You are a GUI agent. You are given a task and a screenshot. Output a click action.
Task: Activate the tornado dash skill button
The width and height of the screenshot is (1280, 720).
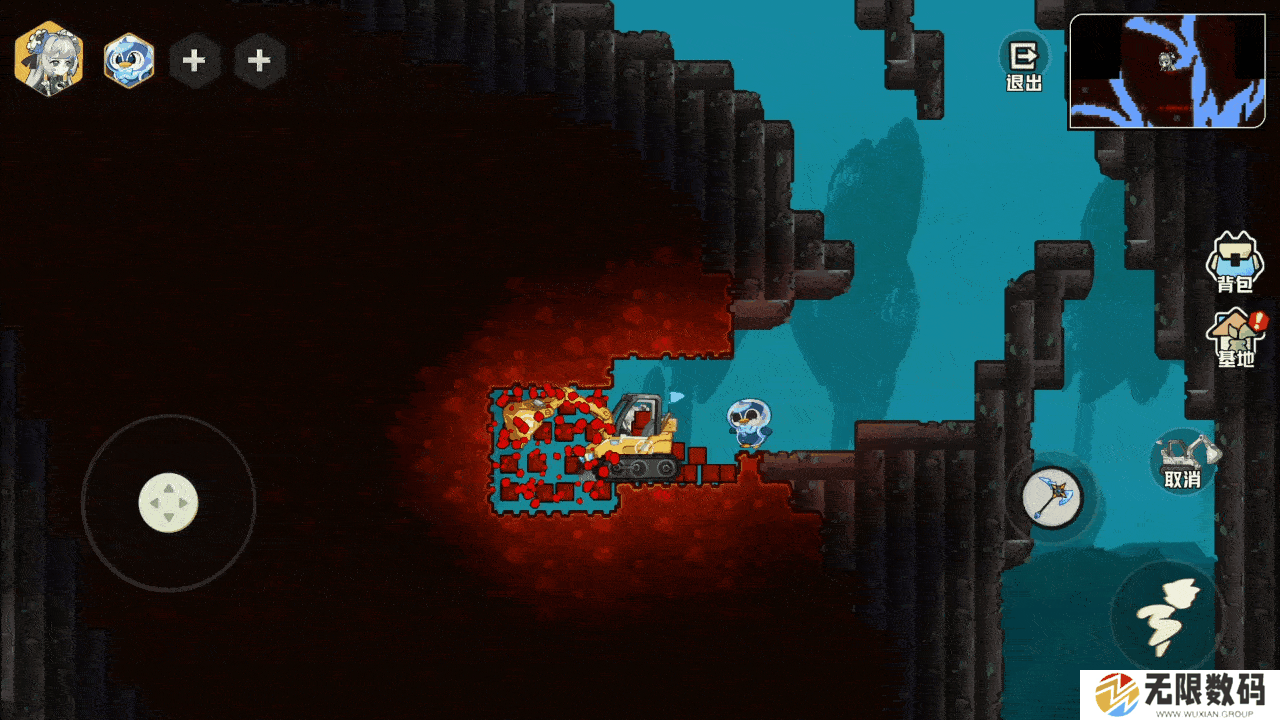[1167, 613]
